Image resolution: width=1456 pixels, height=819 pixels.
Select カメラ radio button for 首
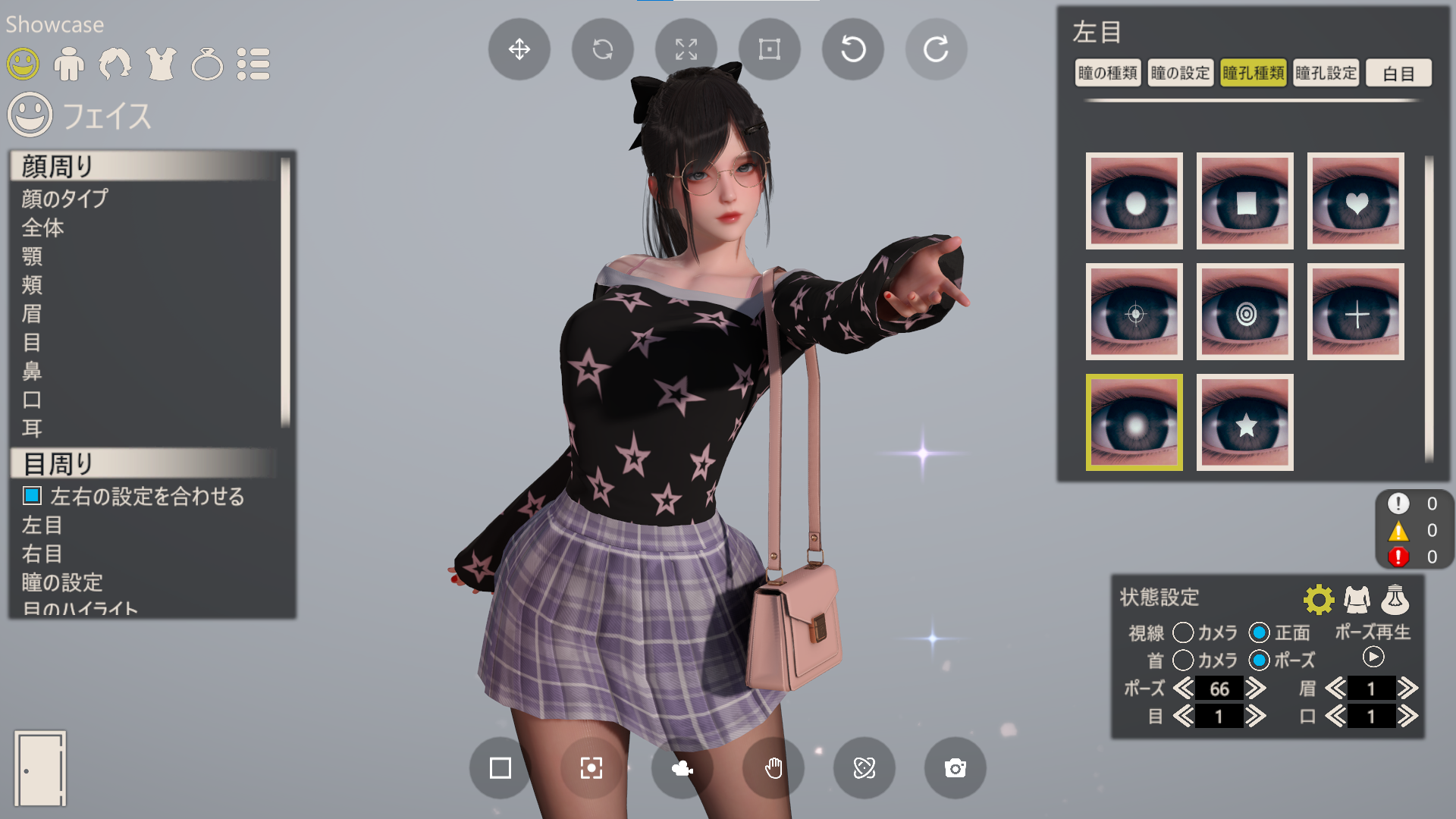[1181, 661]
